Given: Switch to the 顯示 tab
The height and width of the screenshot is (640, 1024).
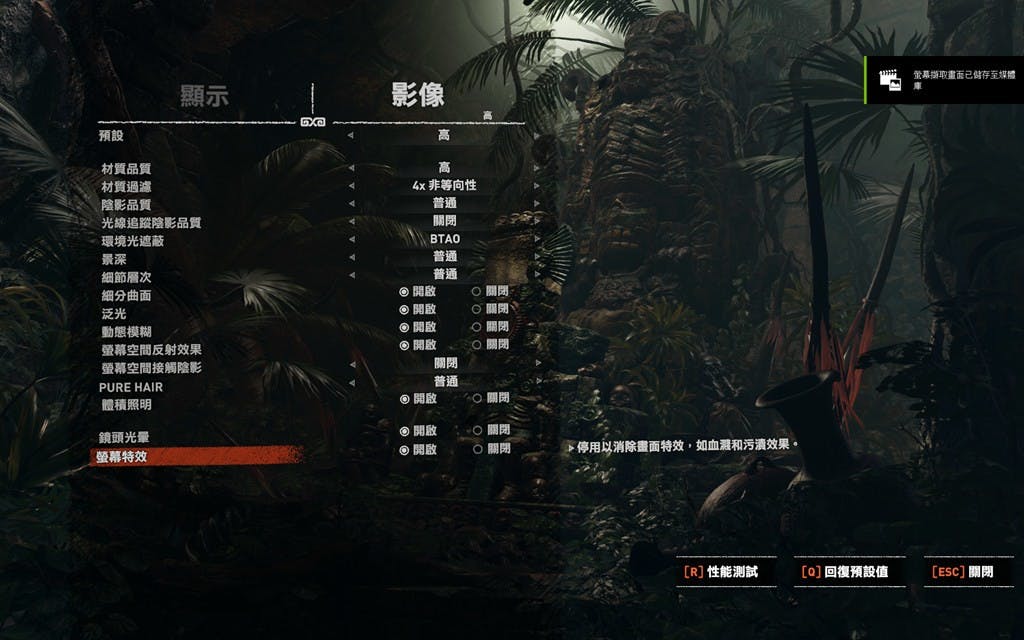Looking at the screenshot, I should [204, 96].
